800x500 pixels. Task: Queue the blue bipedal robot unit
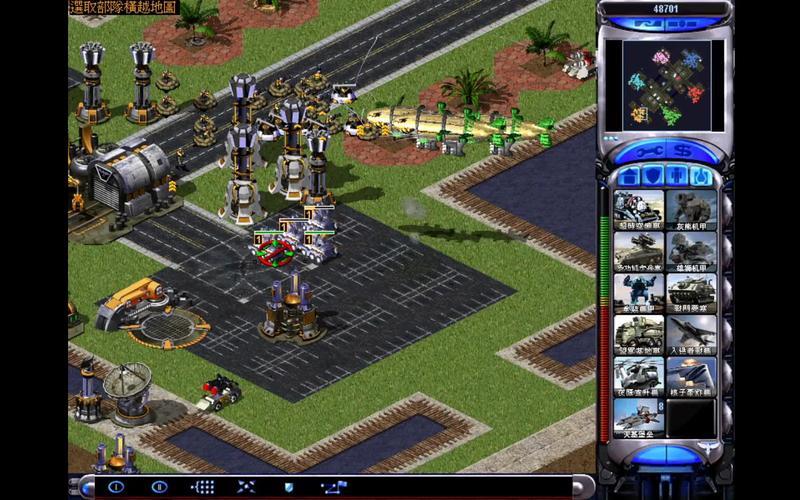coord(639,292)
